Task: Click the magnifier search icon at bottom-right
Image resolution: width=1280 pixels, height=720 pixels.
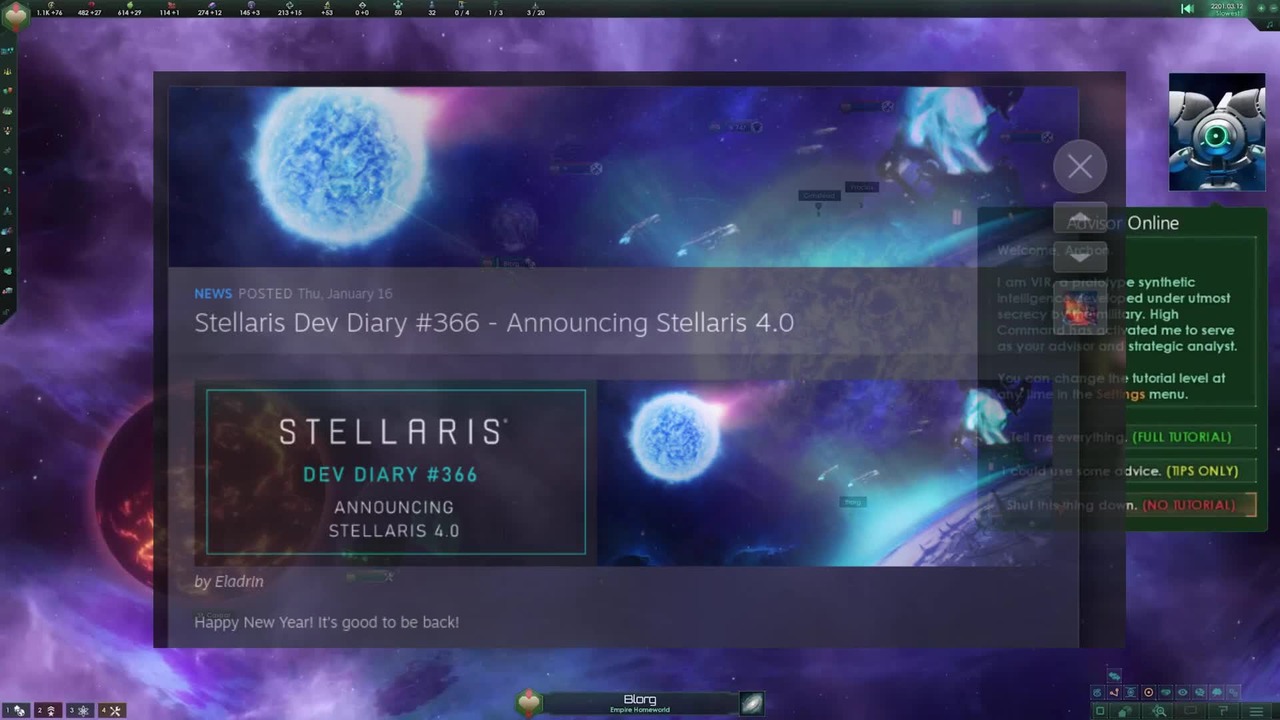Action: (1160, 711)
